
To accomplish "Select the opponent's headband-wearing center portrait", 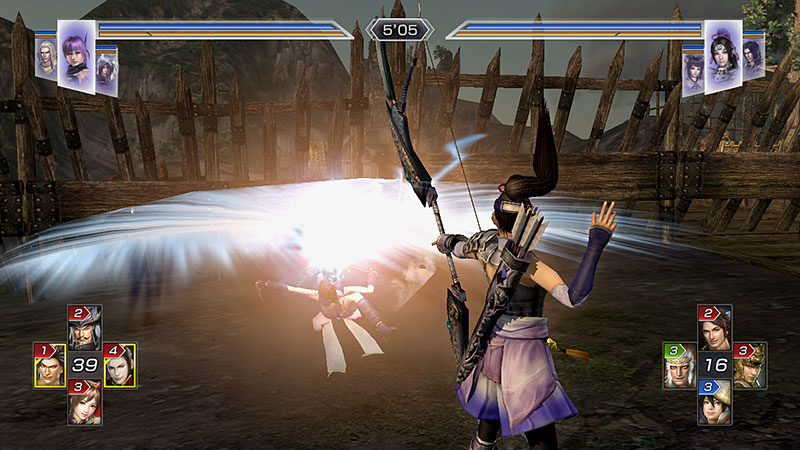I will pos(723,55).
